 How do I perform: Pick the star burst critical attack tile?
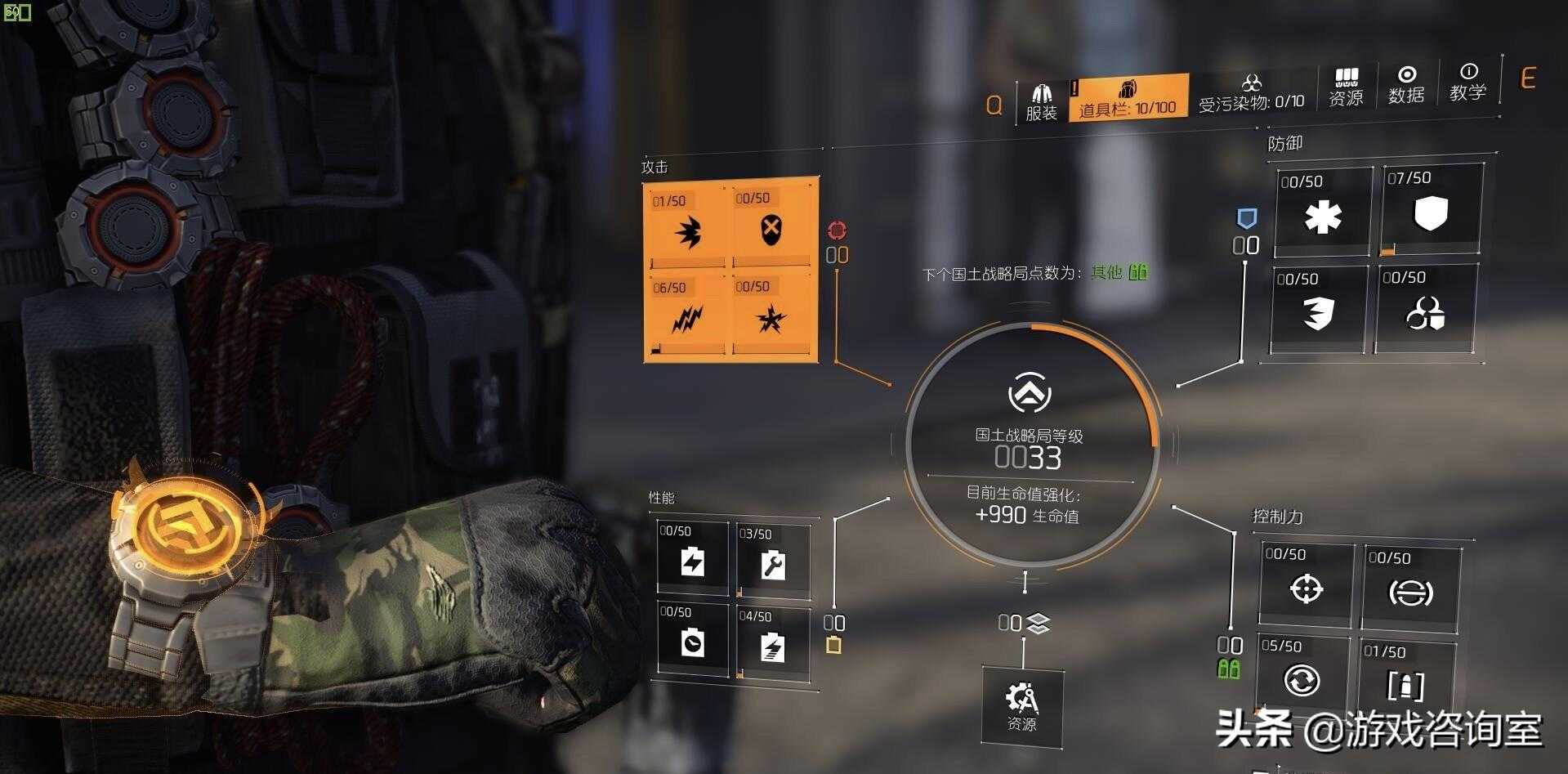[771, 316]
